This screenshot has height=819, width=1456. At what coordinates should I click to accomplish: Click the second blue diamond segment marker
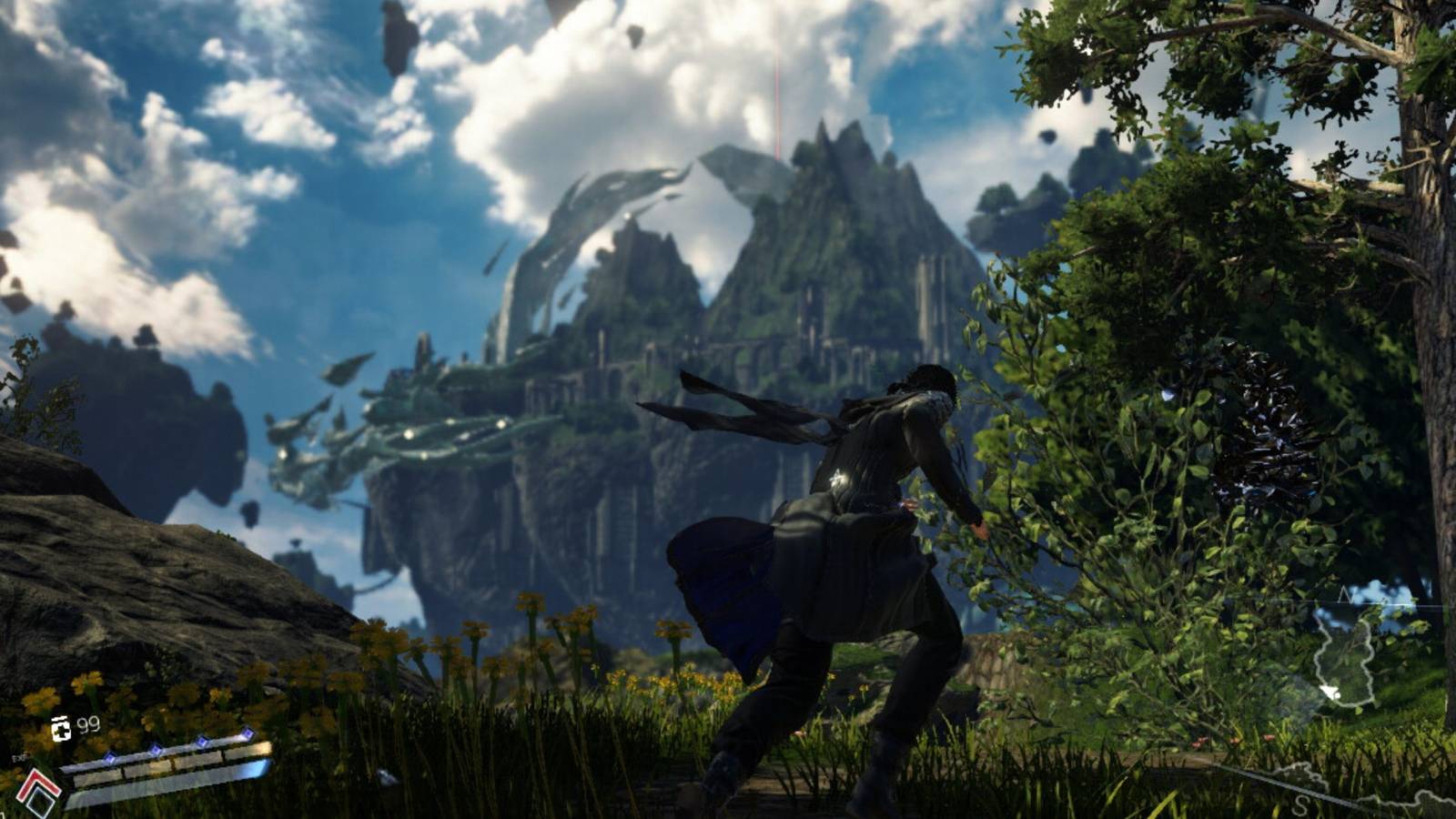click(155, 751)
